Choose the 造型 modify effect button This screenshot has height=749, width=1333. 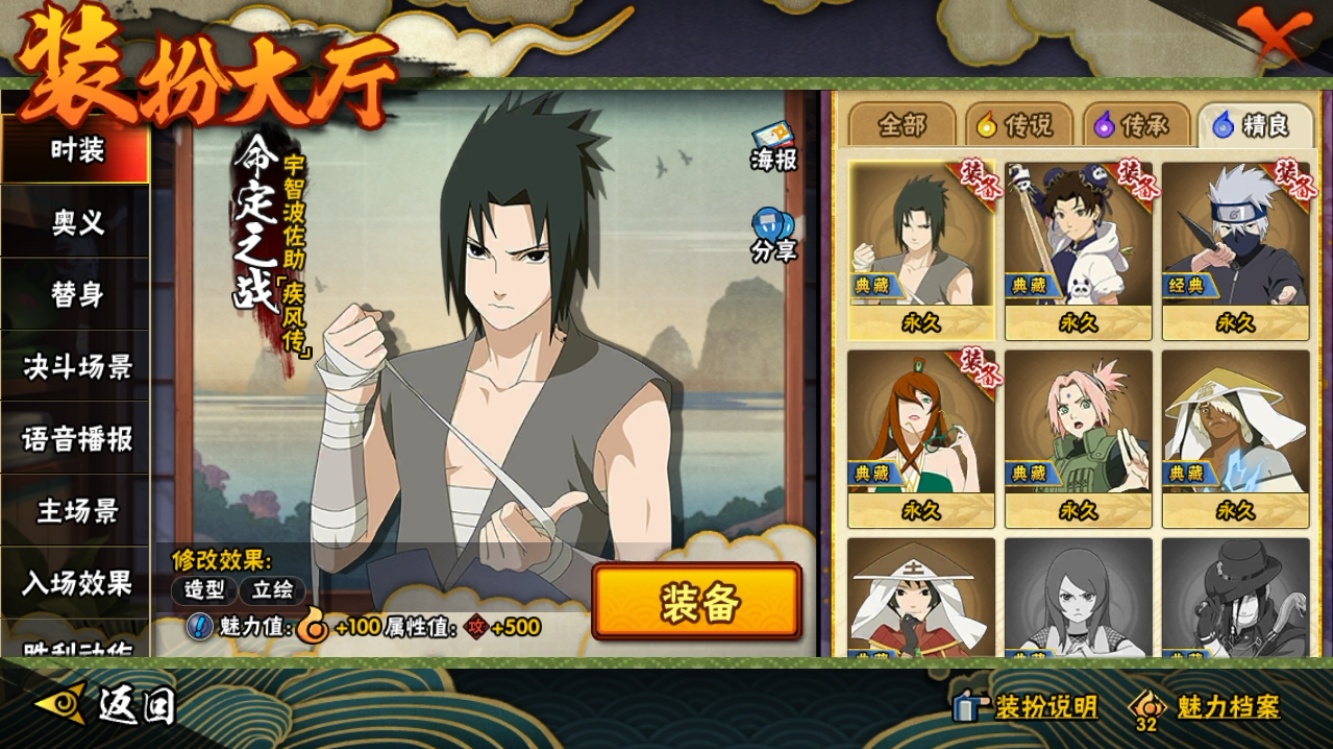coord(203,590)
